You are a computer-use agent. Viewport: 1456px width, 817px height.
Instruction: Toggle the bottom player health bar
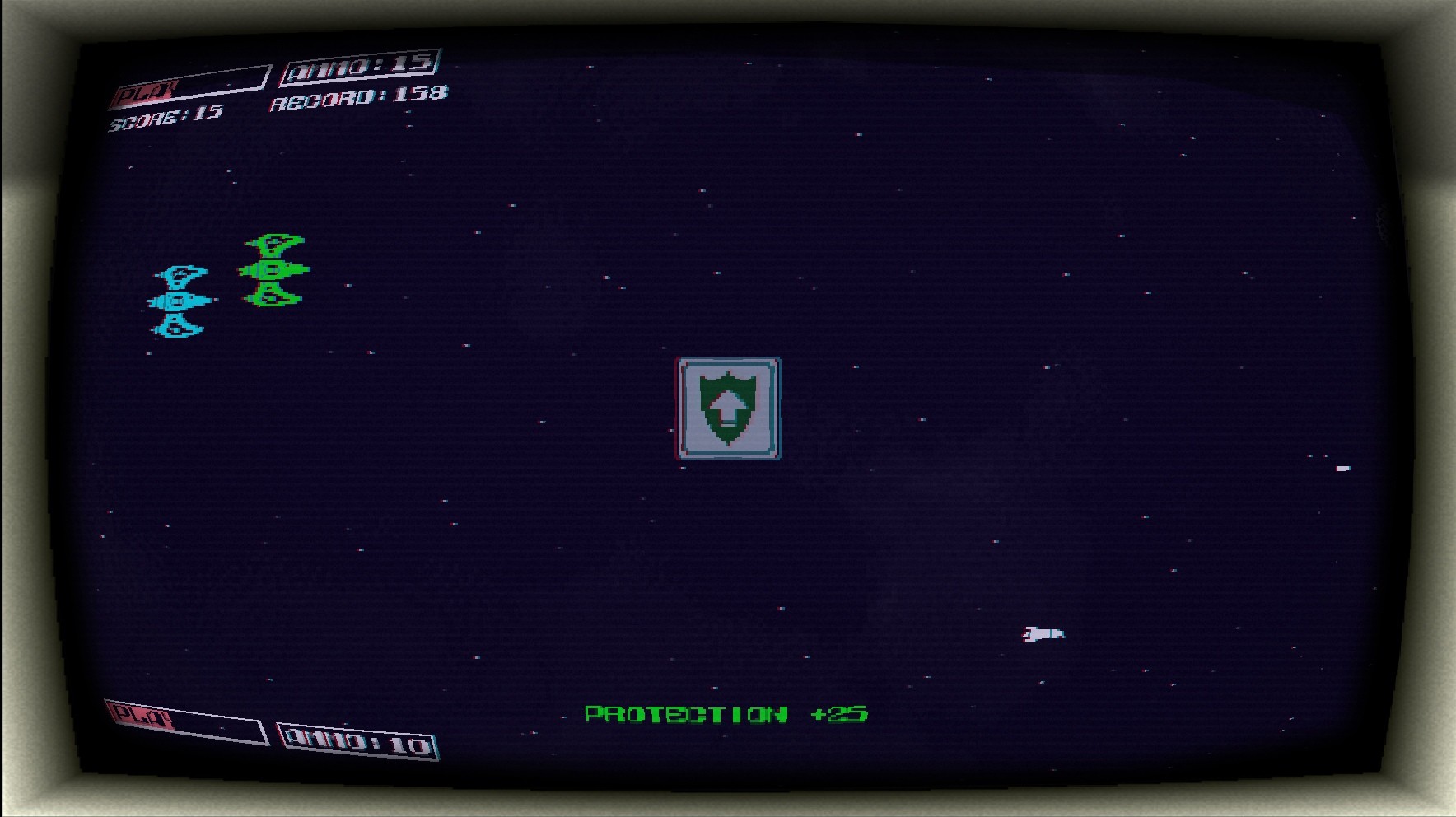tap(188, 725)
